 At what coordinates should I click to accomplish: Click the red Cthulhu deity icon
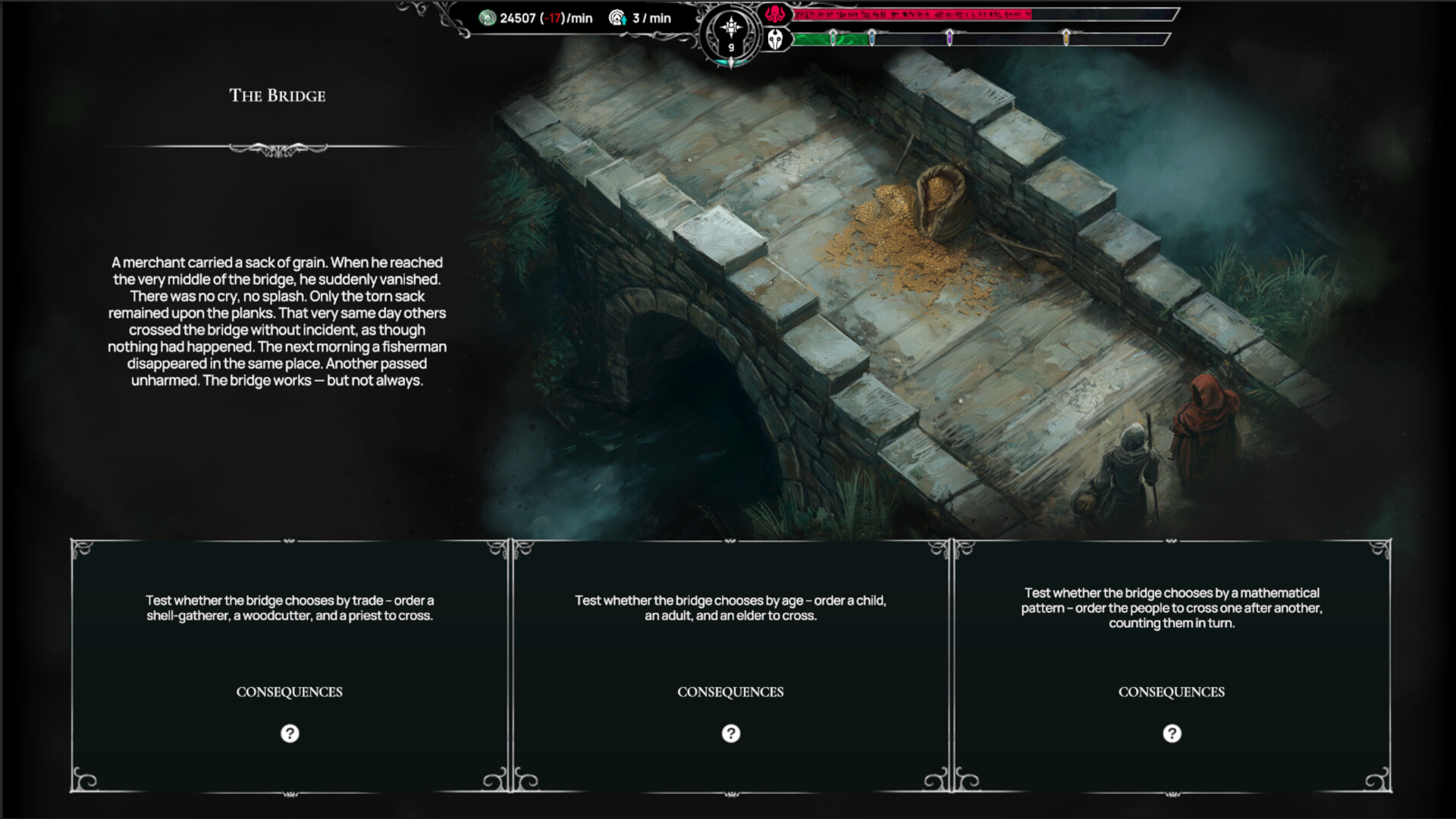coord(774,12)
